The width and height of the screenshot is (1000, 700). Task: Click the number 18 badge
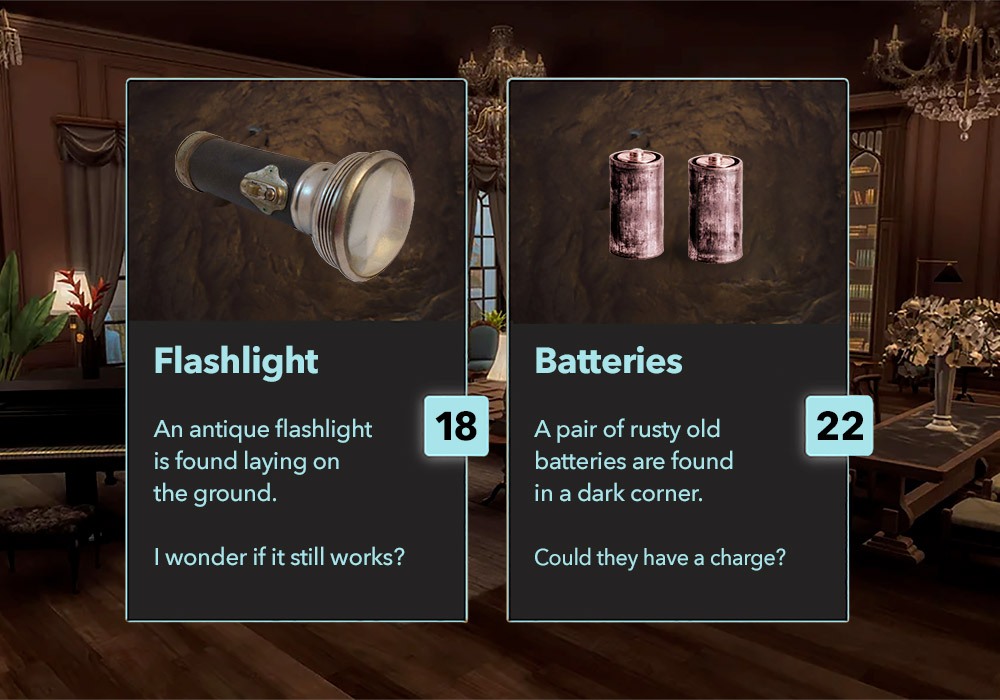[456, 425]
